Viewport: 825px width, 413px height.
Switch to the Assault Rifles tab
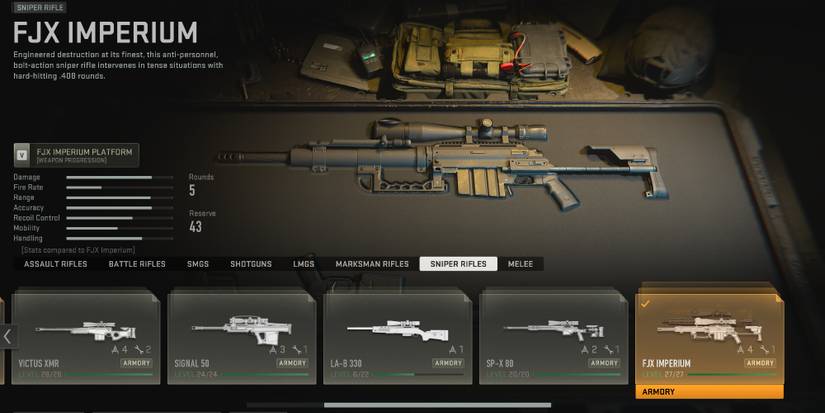coord(55,264)
